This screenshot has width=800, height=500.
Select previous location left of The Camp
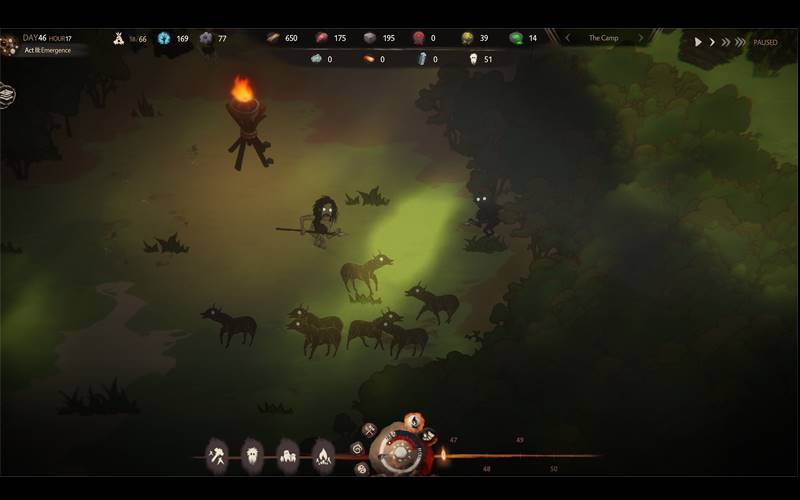coord(568,38)
